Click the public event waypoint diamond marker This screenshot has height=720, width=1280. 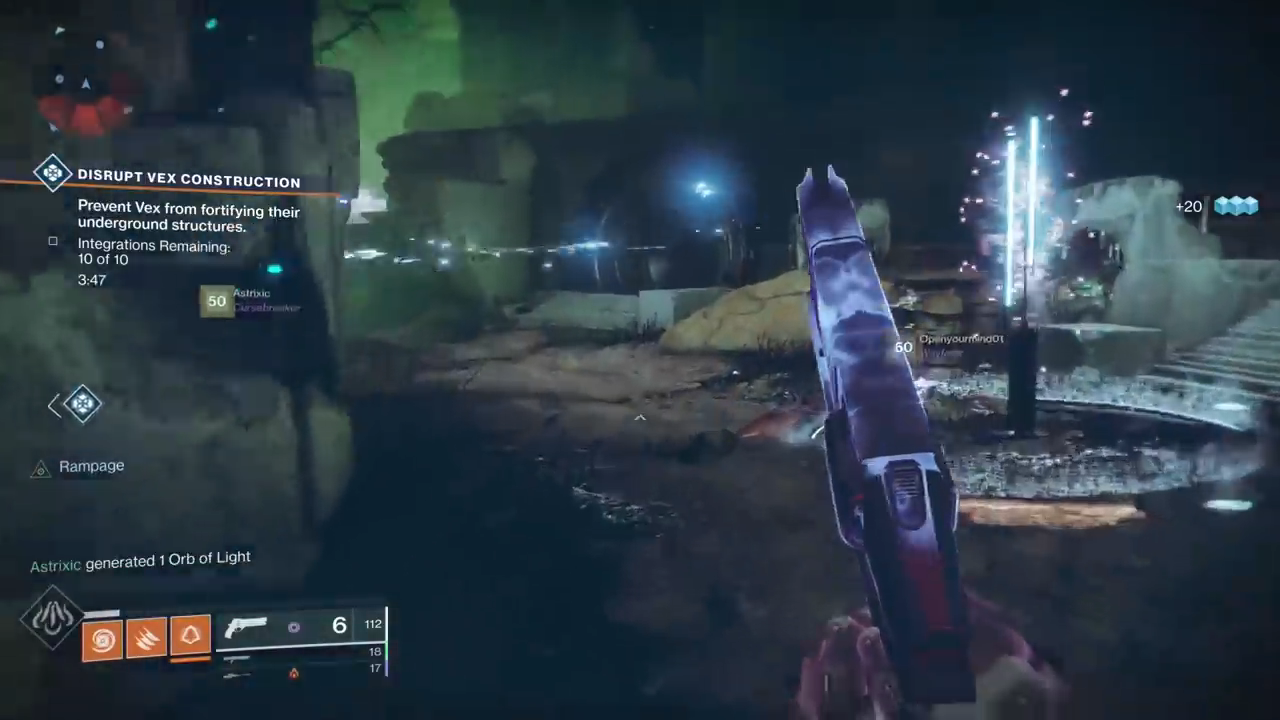pos(82,404)
